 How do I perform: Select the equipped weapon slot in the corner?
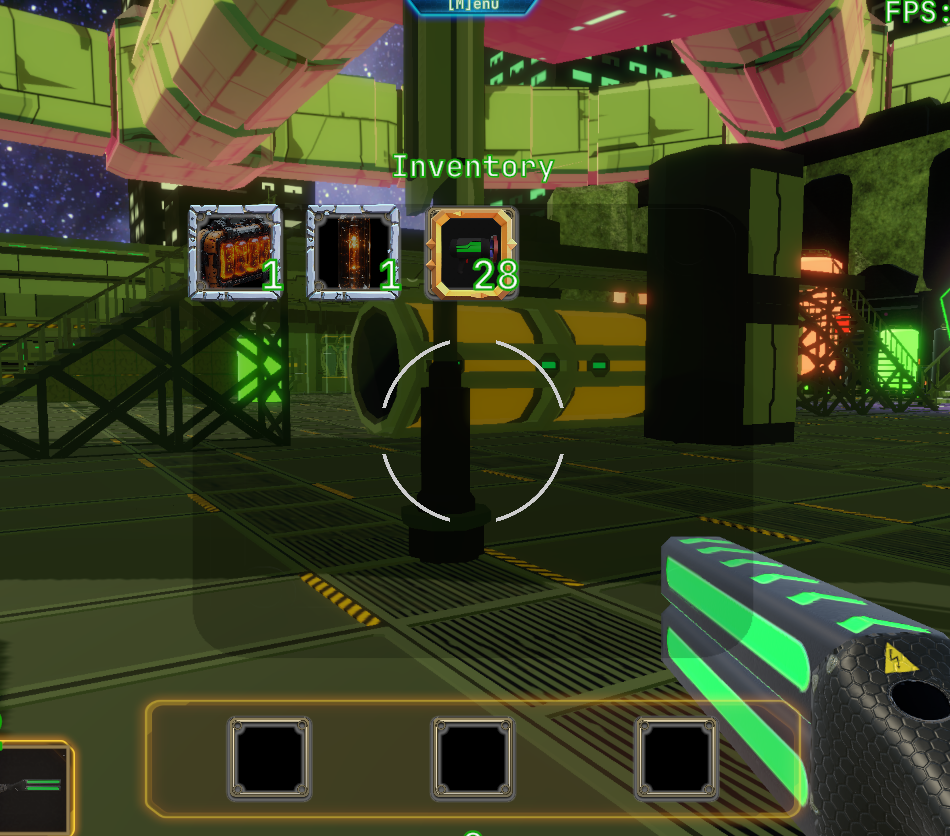coord(32,787)
